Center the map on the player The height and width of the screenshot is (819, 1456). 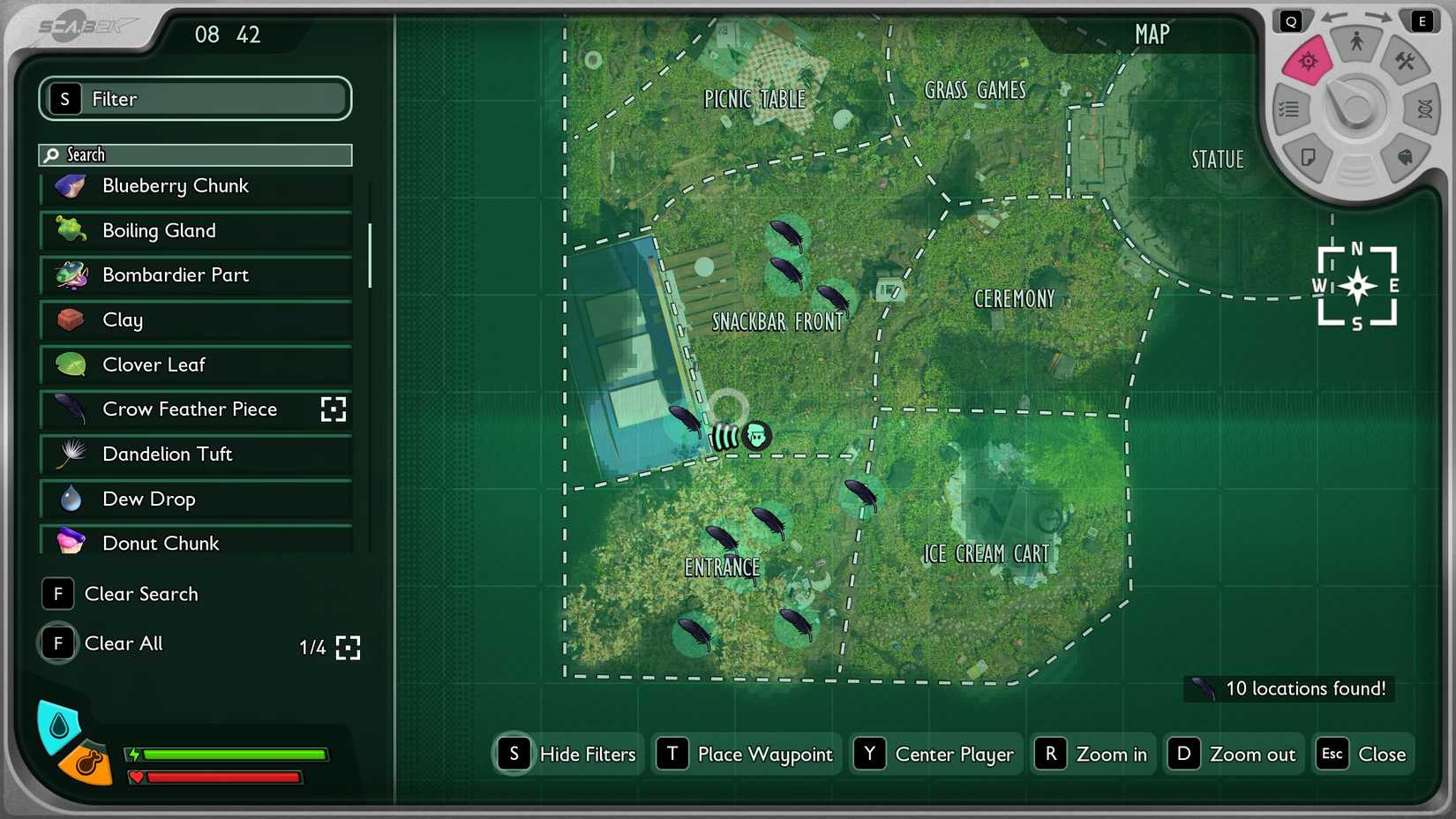tap(935, 754)
